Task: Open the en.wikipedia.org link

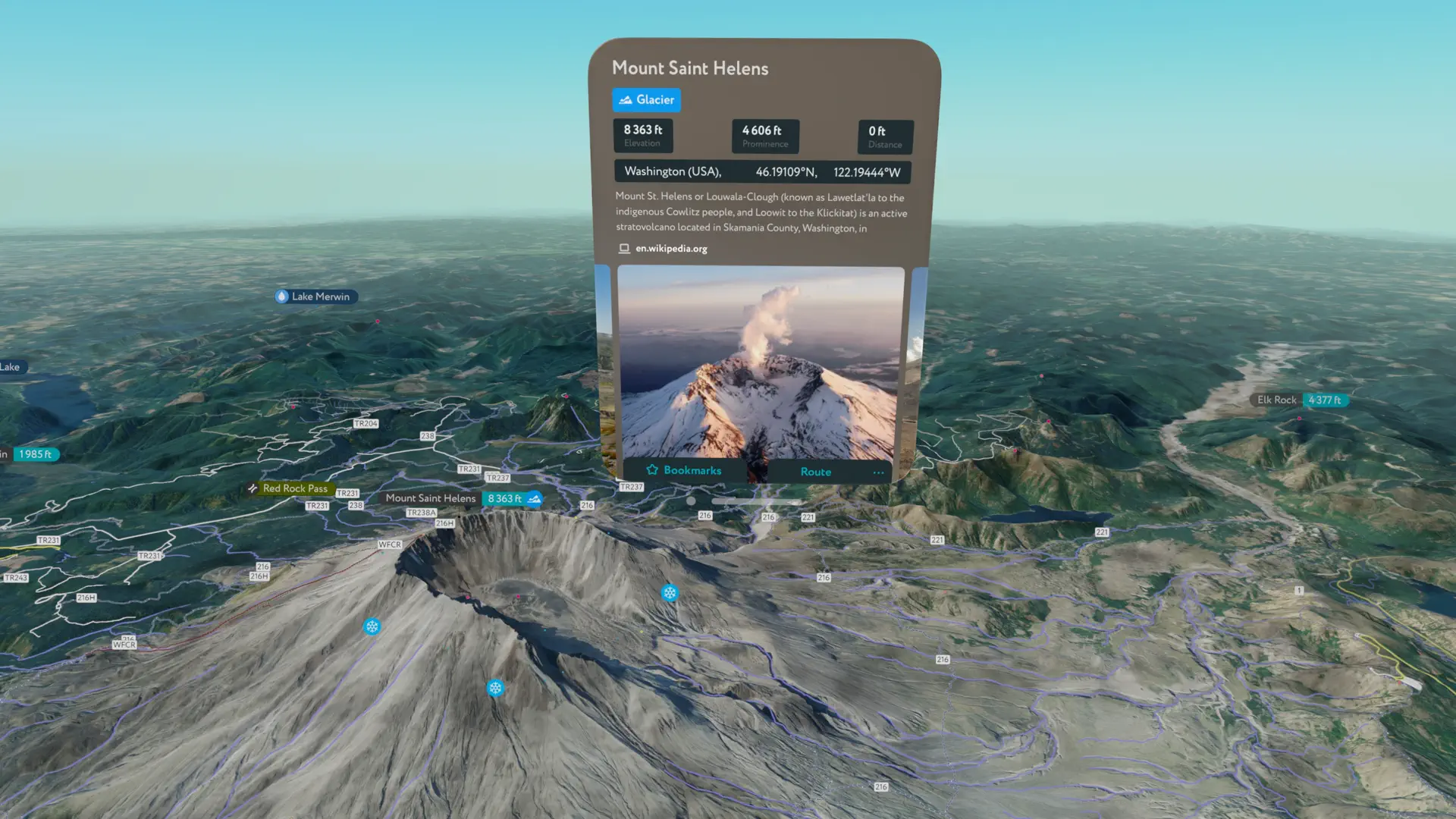Action: tap(670, 248)
